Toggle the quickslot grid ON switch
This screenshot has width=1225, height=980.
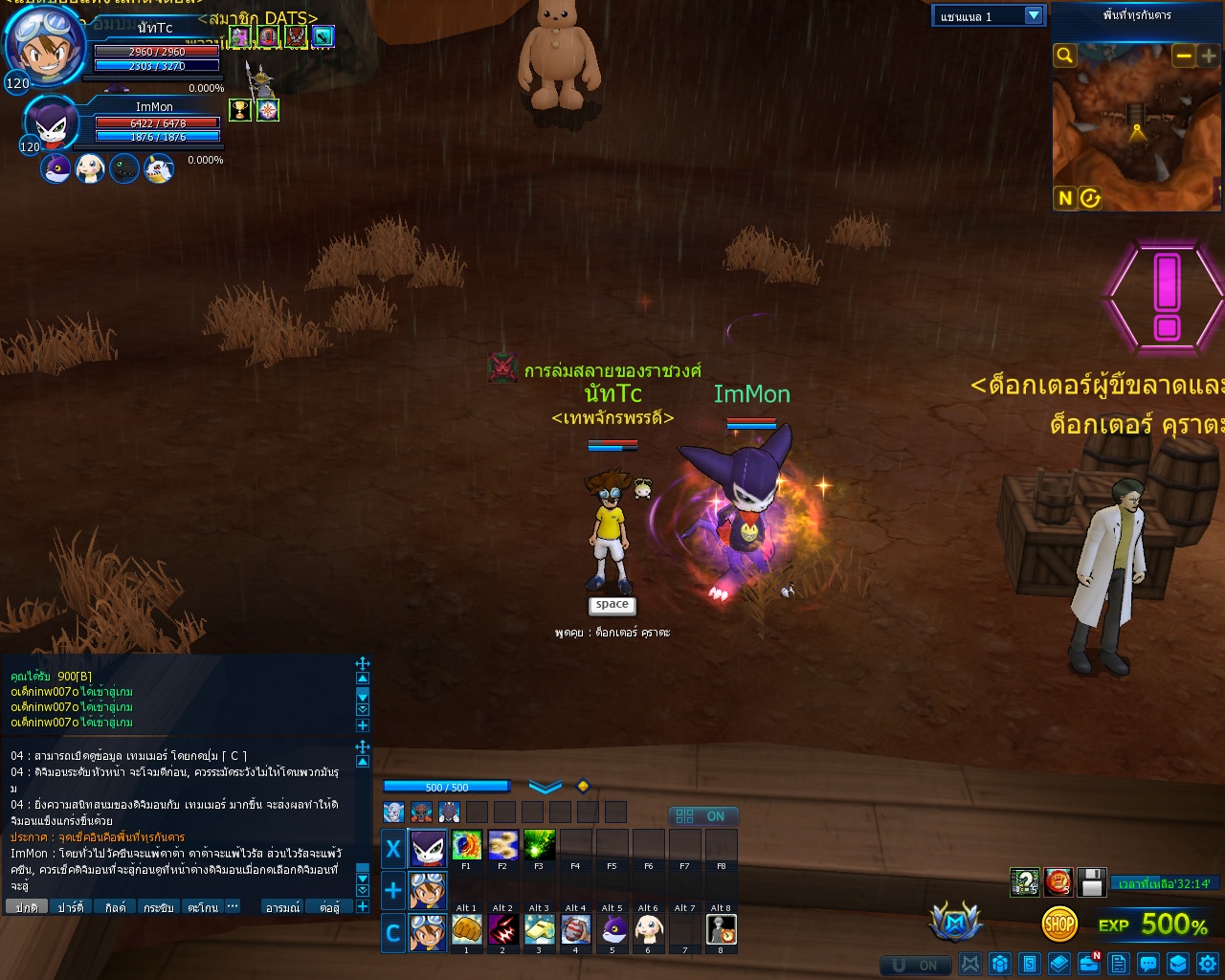click(702, 816)
